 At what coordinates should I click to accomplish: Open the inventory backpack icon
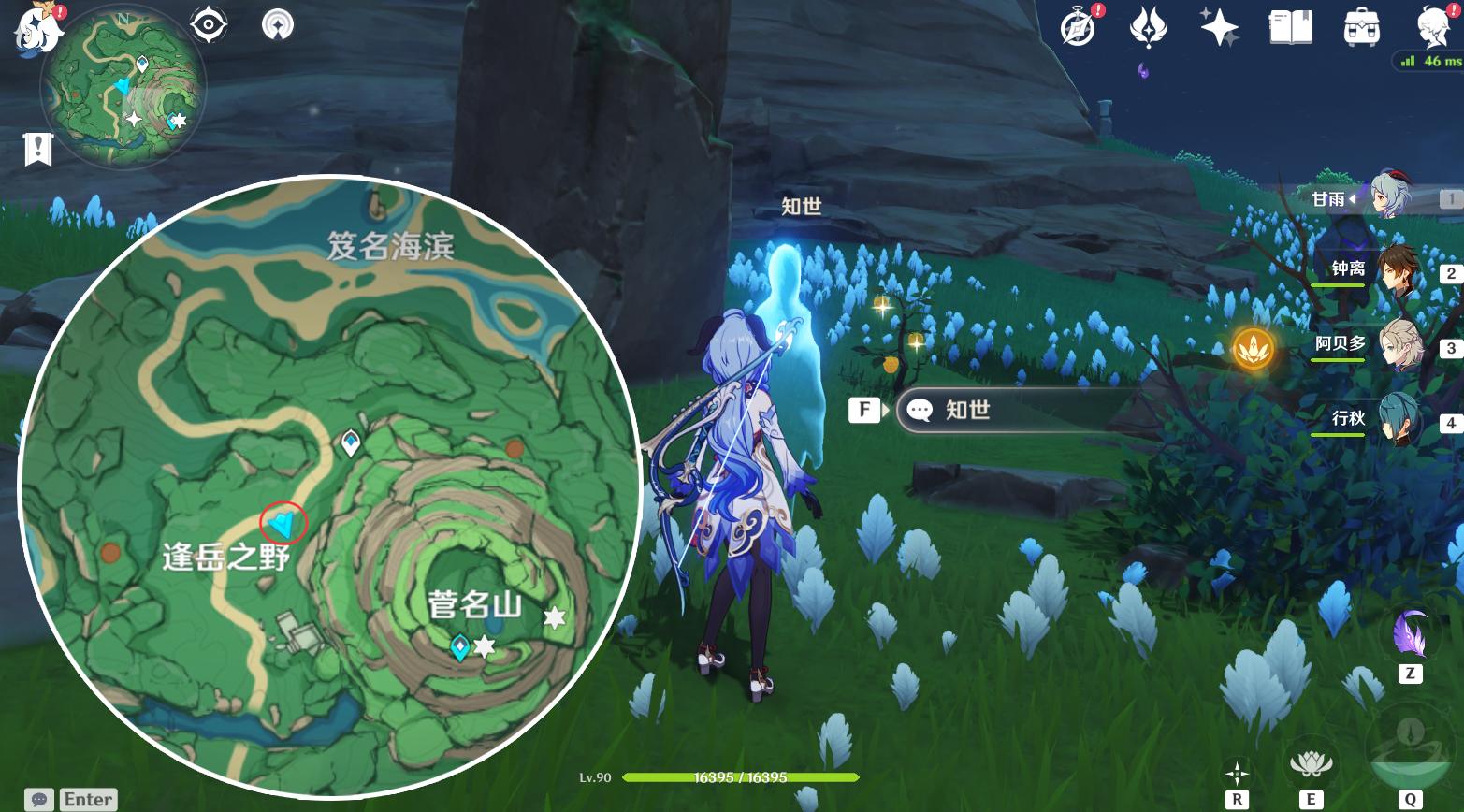click(x=1361, y=28)
